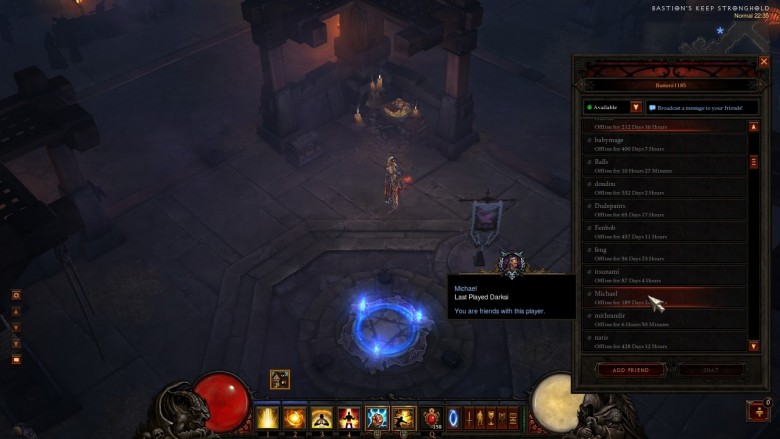The width and height of the screenshot is (780, 439).
Task: Open the Available status dropdown
Action: [635, 107]
